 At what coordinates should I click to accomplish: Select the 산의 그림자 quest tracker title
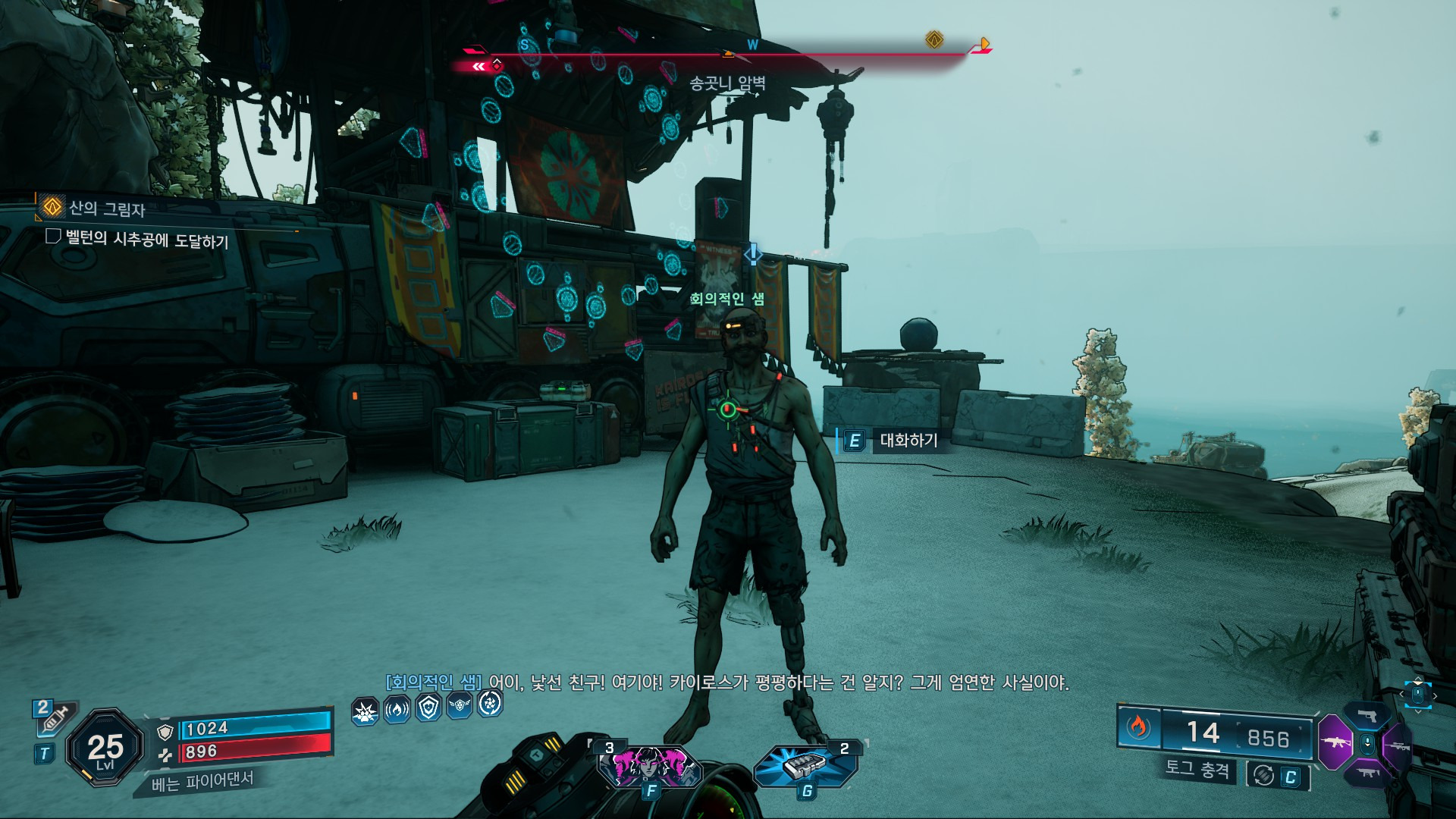[106, 208]
